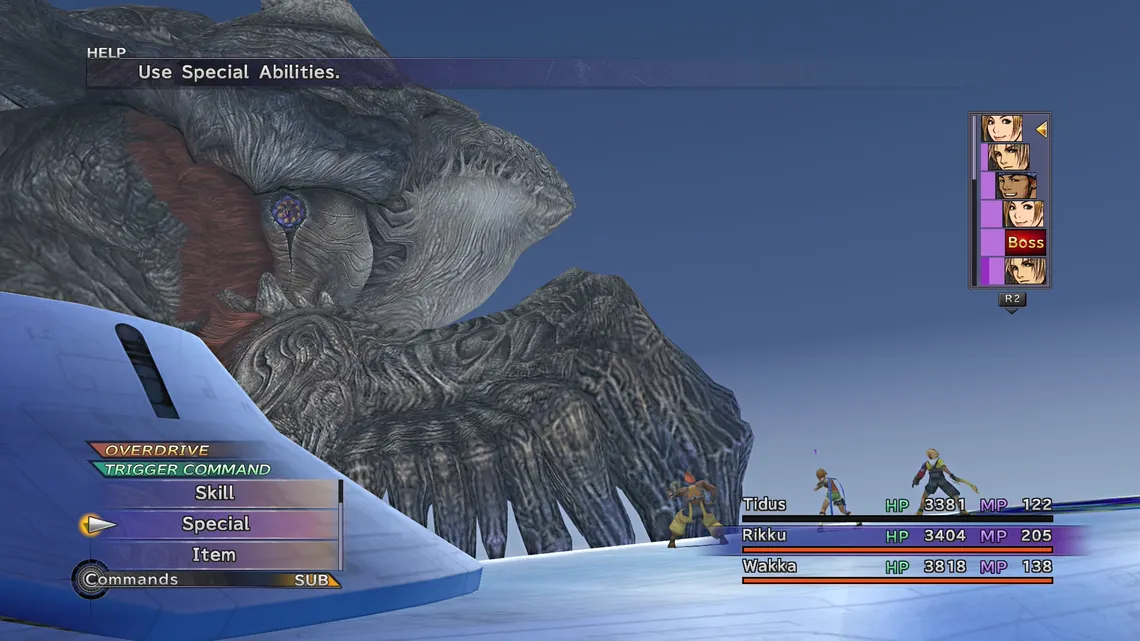Screen dimensions: 1140x641
Task: Select Tidus in the party list
Action: (x=765, y=505)
